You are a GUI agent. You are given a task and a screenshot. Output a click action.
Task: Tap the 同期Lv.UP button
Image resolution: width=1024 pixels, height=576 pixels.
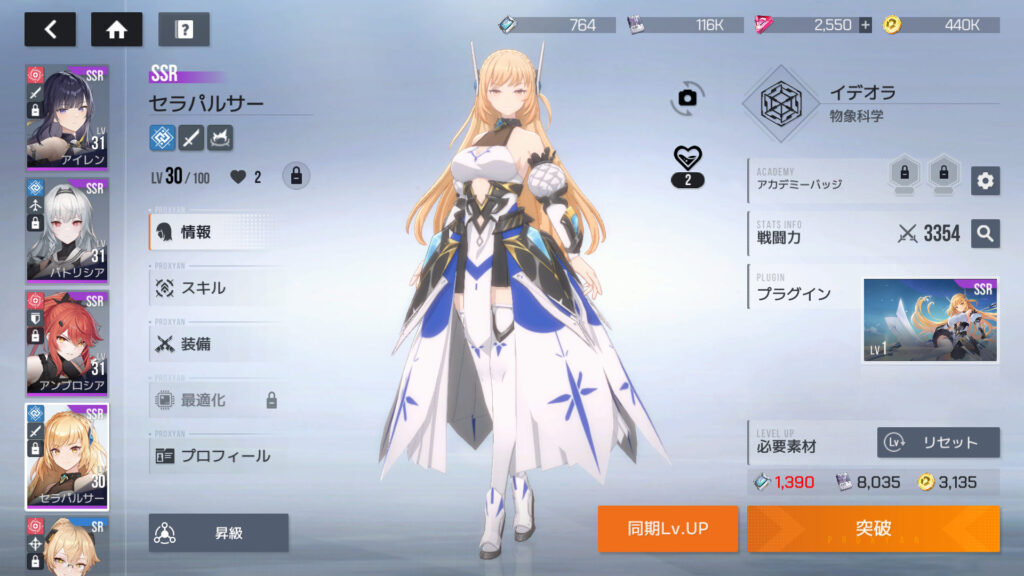coord(668,528)
